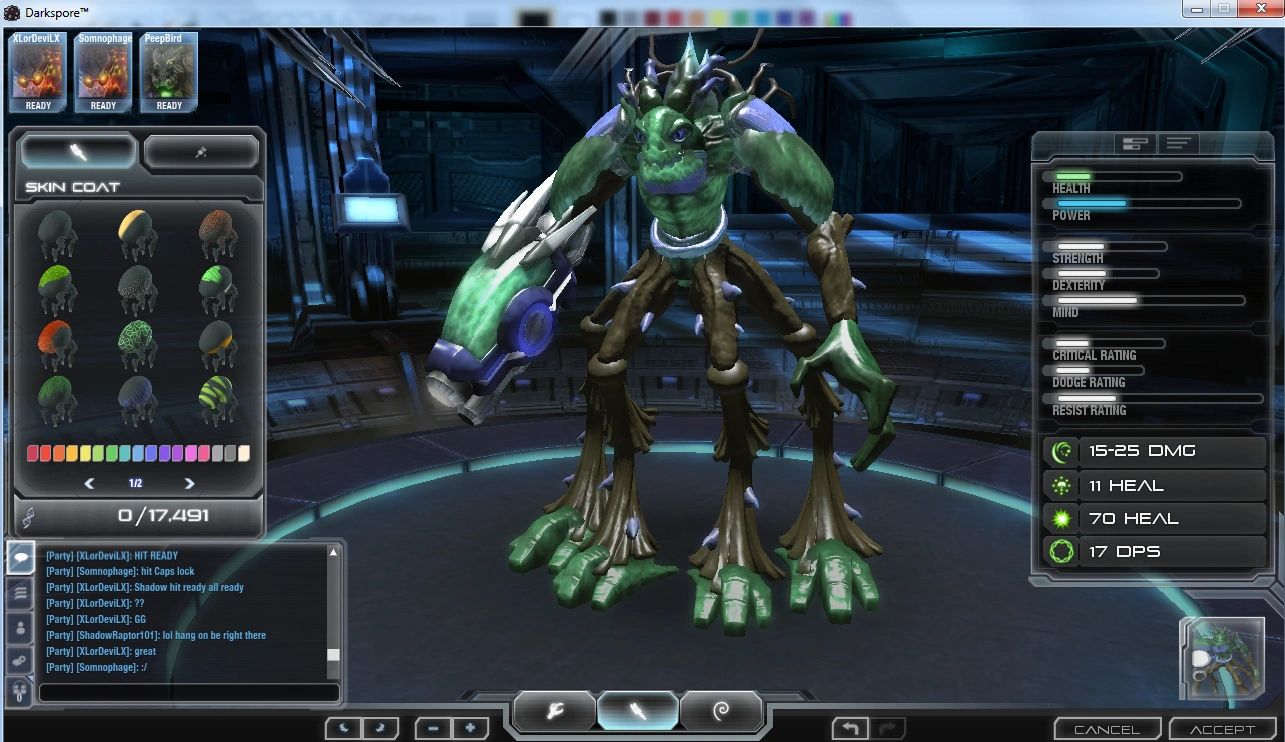The width and height of the screenshot is (1285, 742).
Task: Show the next color palette page
Action: click(x=189, y=483)
